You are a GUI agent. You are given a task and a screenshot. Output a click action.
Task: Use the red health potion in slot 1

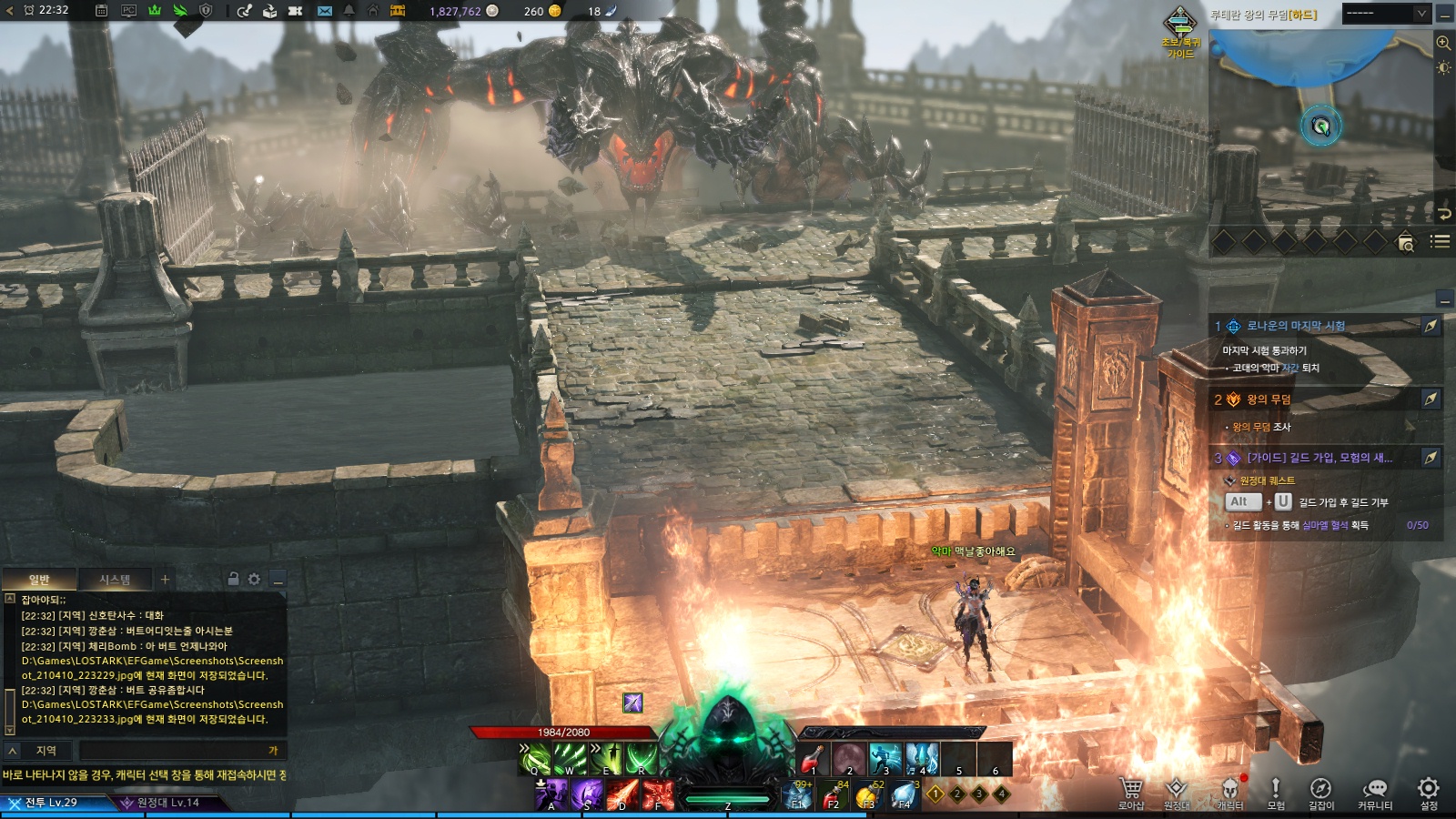point(814,758)
